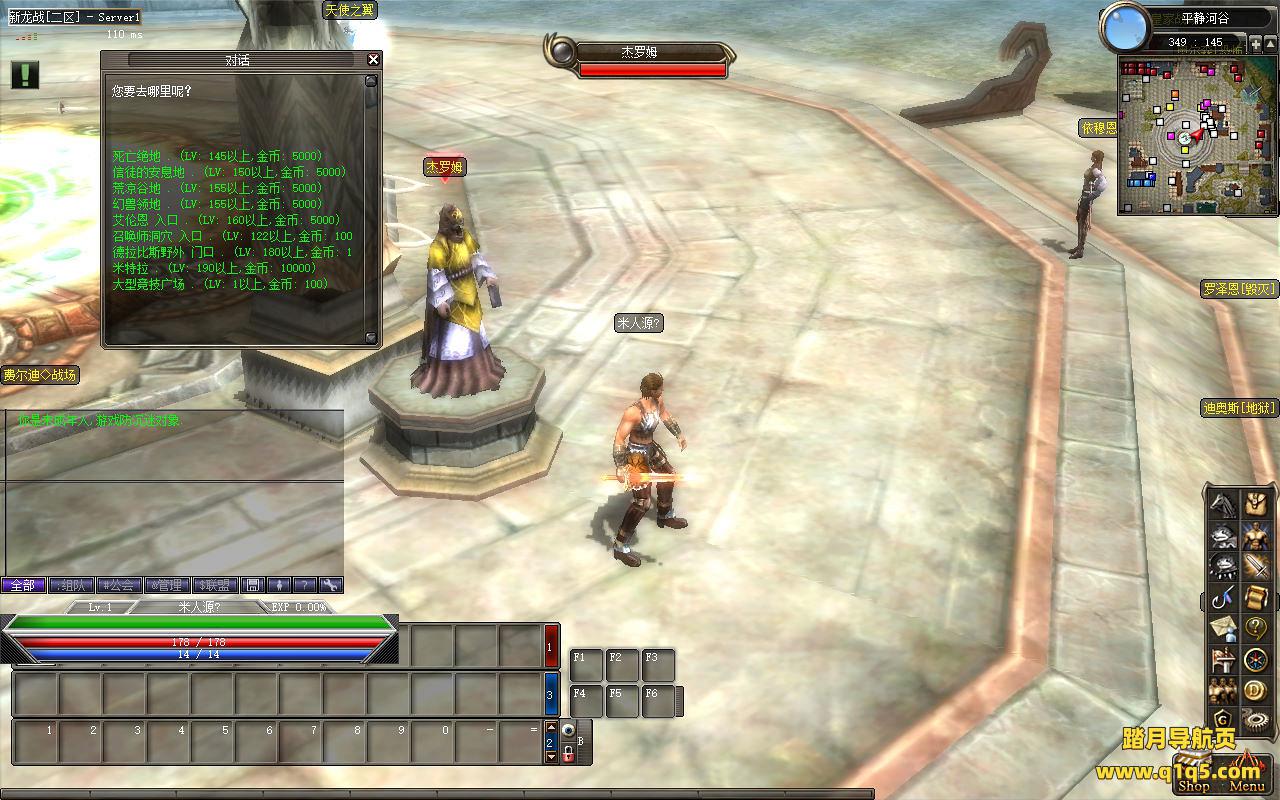Open the question mark help icon
This screenshot has height=800, width=1280.
[1255, 628]
